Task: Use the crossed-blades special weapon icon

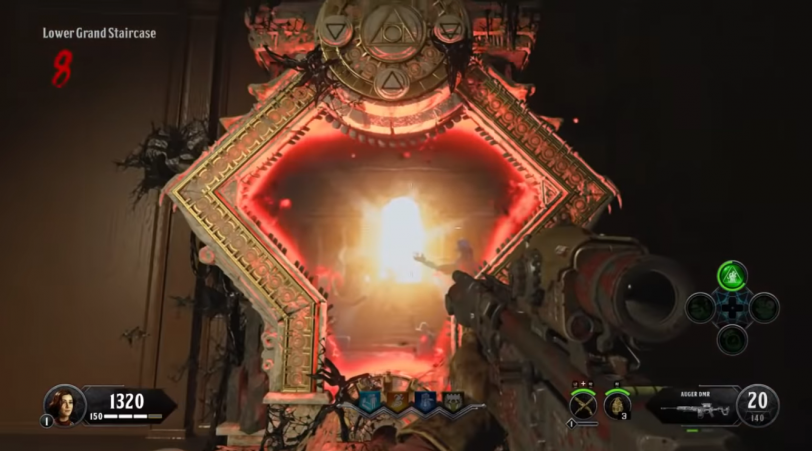Action: 583,405
